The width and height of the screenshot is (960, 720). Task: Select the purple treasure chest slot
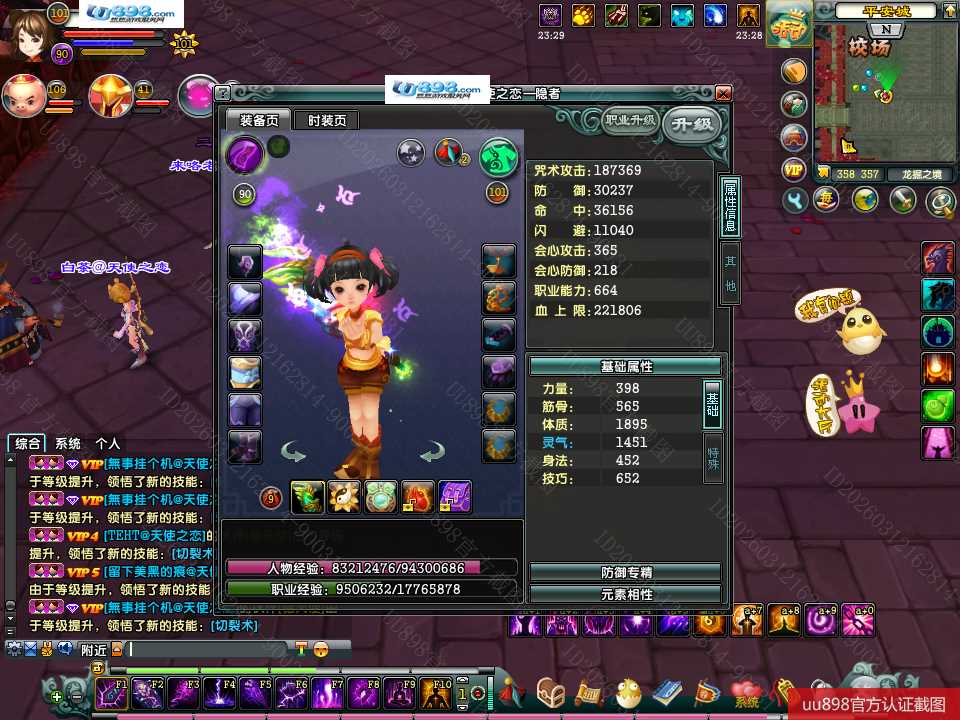pos(455,497)
